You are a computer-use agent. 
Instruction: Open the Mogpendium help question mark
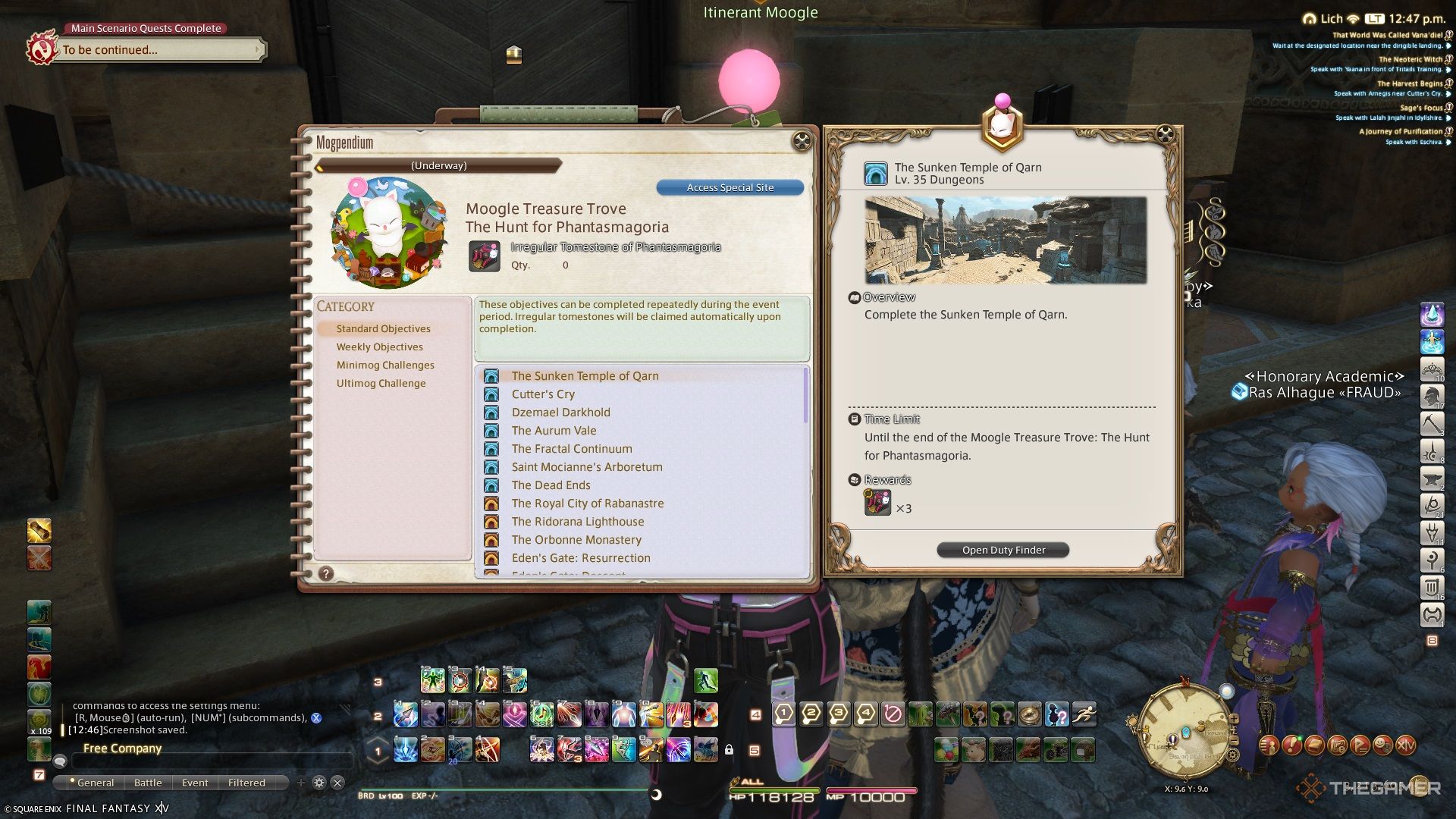(x=326, y=574)
